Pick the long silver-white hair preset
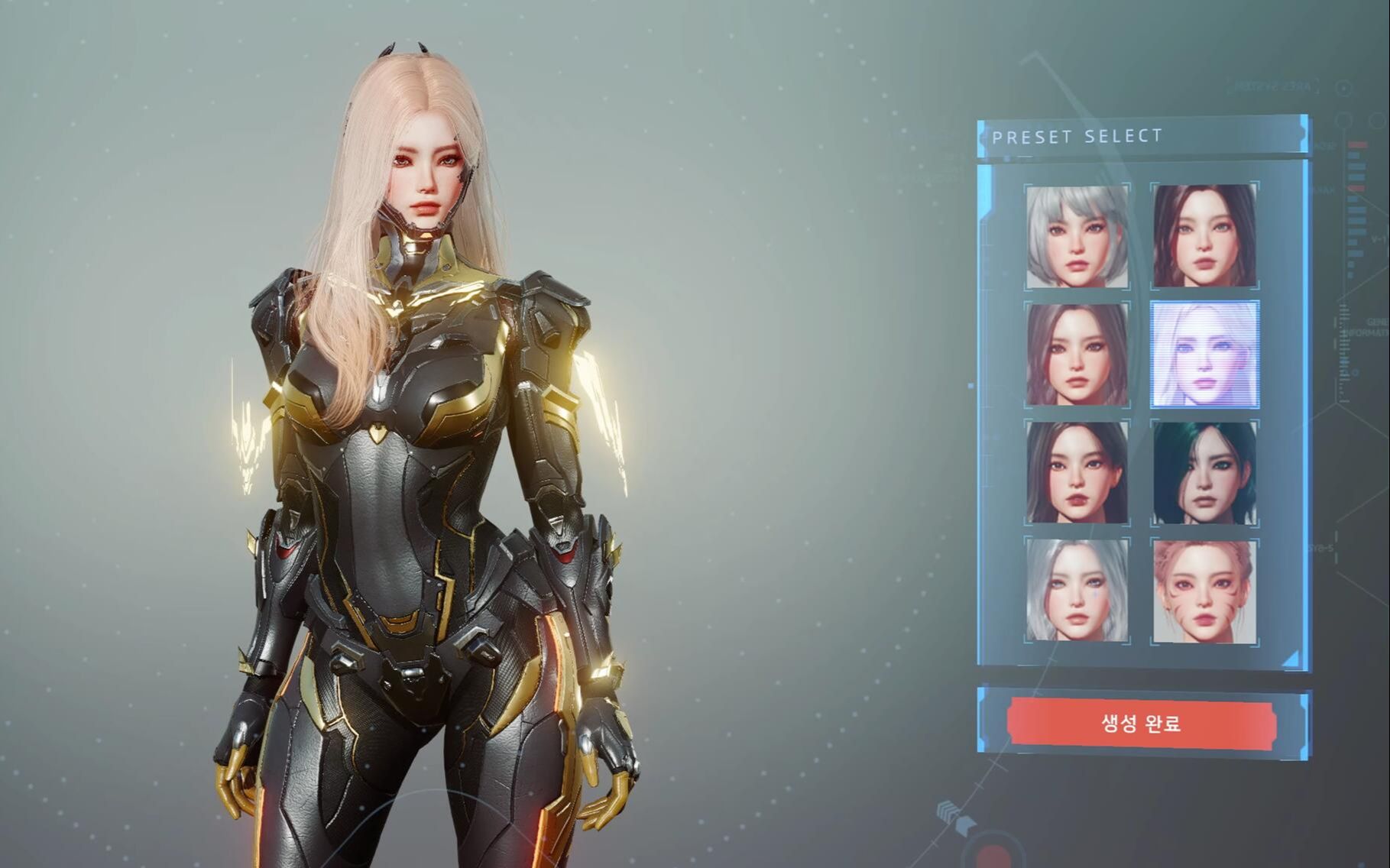The width and height of the screenshot is (1390, 868). [1077, 591]
